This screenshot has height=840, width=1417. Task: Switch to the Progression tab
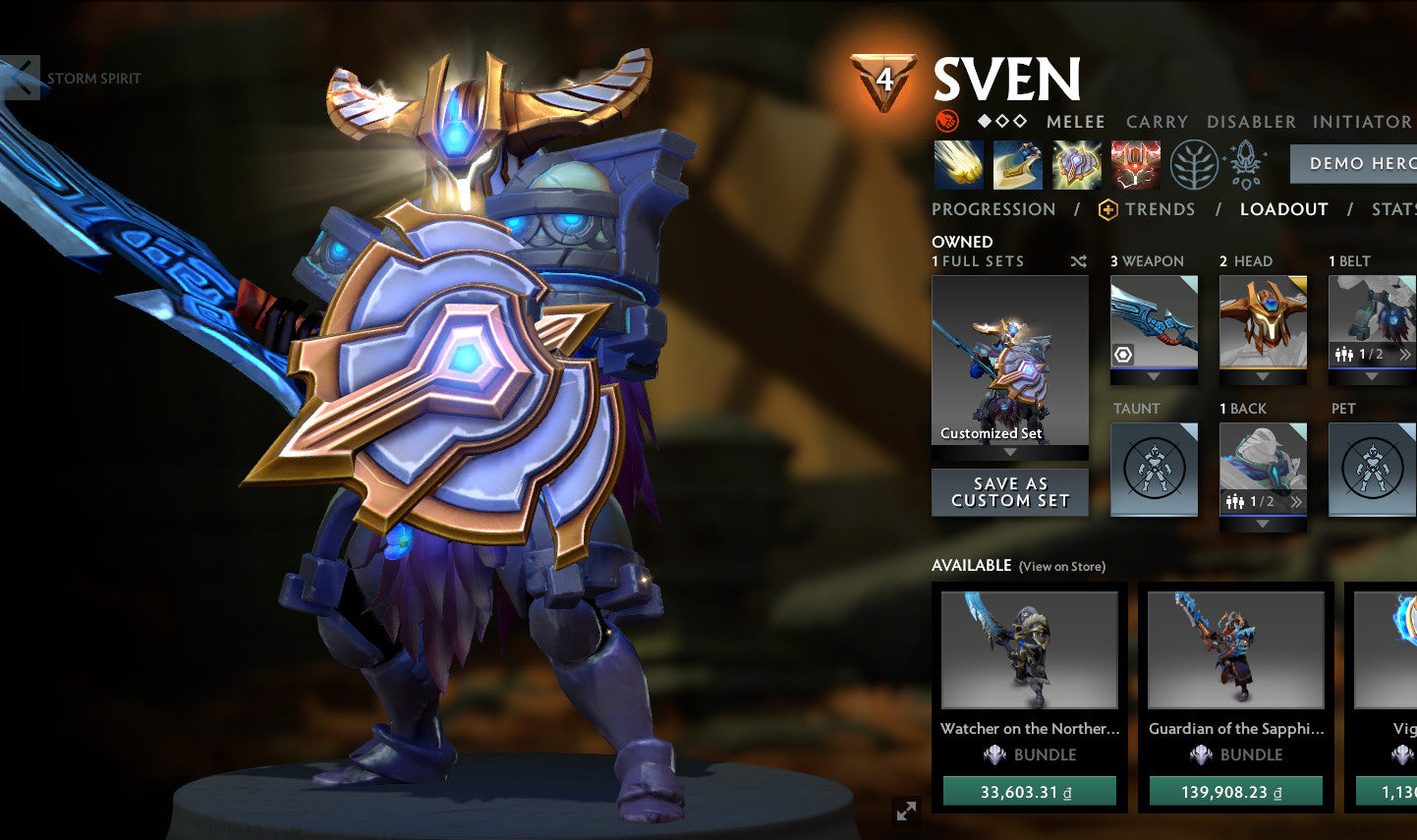point(993,209)
